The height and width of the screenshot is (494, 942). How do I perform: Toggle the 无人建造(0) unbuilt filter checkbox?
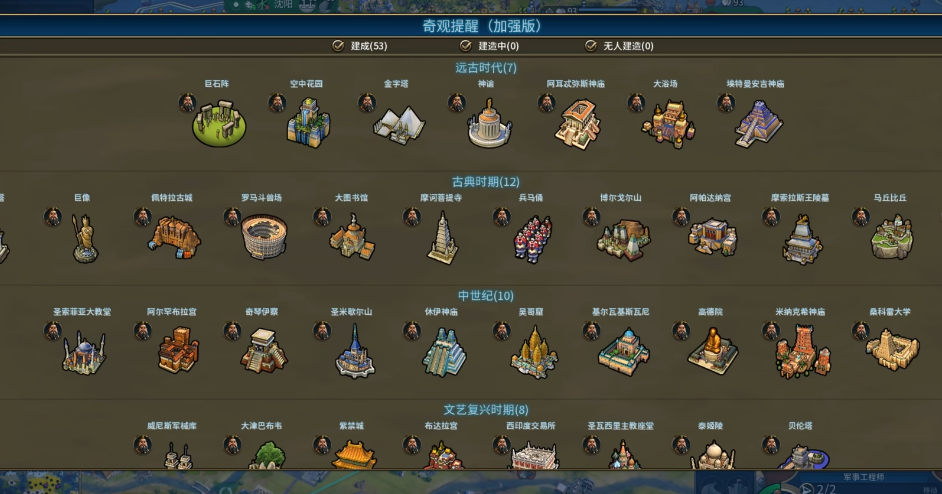pyautogui.click(x=591, y=46)
